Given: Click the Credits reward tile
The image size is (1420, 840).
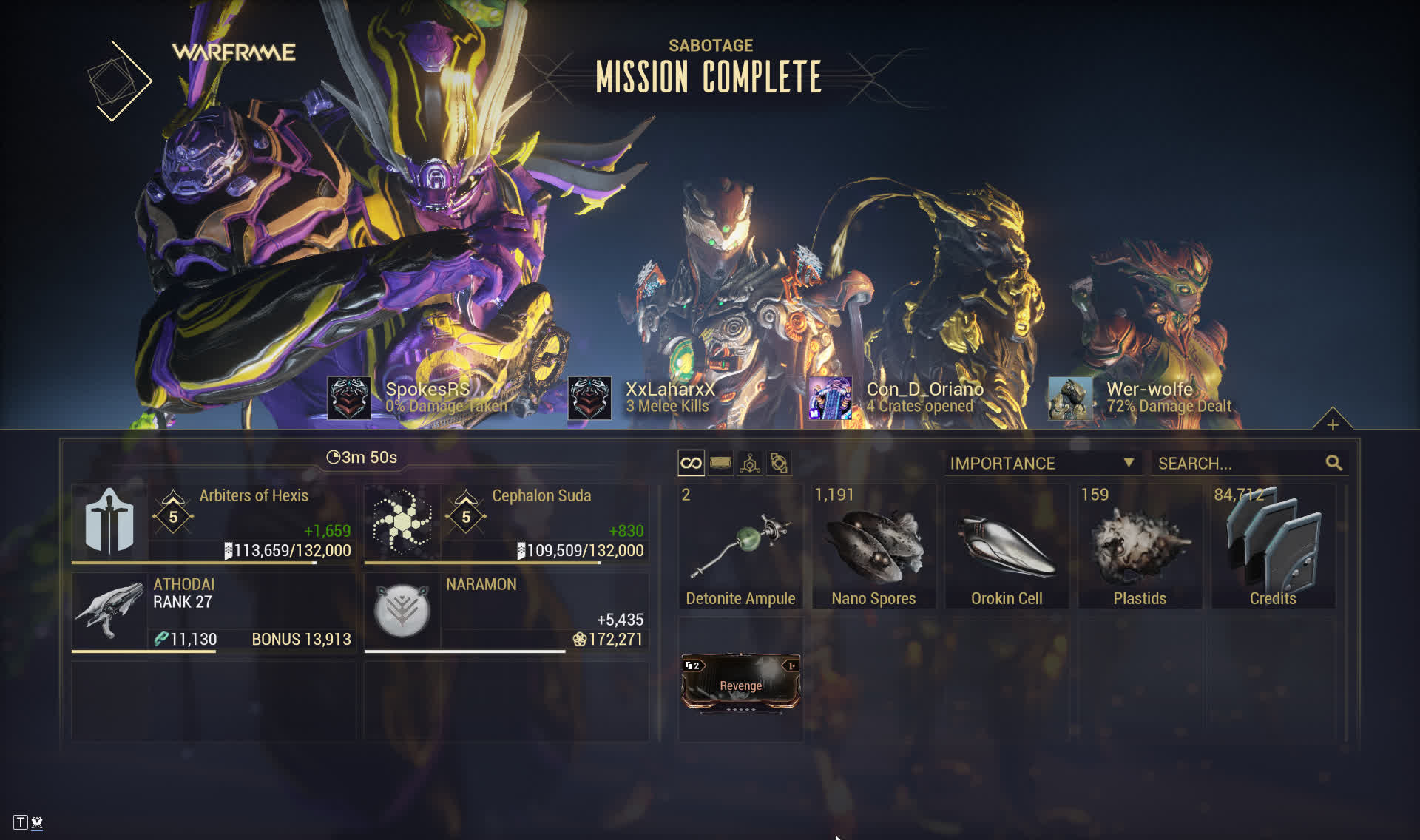Looking at the screenshot, I should click(x=1273, y=546).
